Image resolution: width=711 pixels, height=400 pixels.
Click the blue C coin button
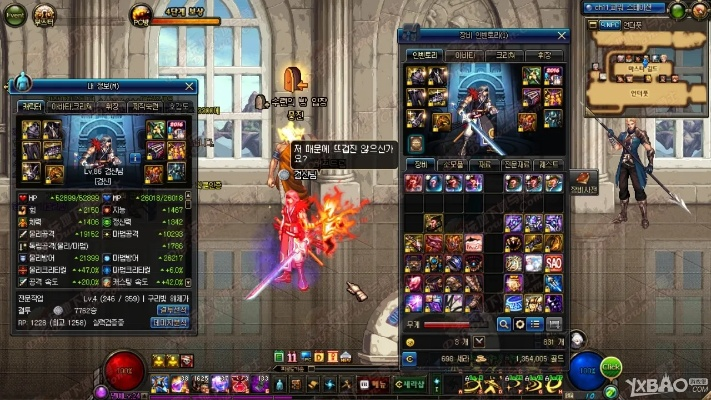click(x=409, y=357)
